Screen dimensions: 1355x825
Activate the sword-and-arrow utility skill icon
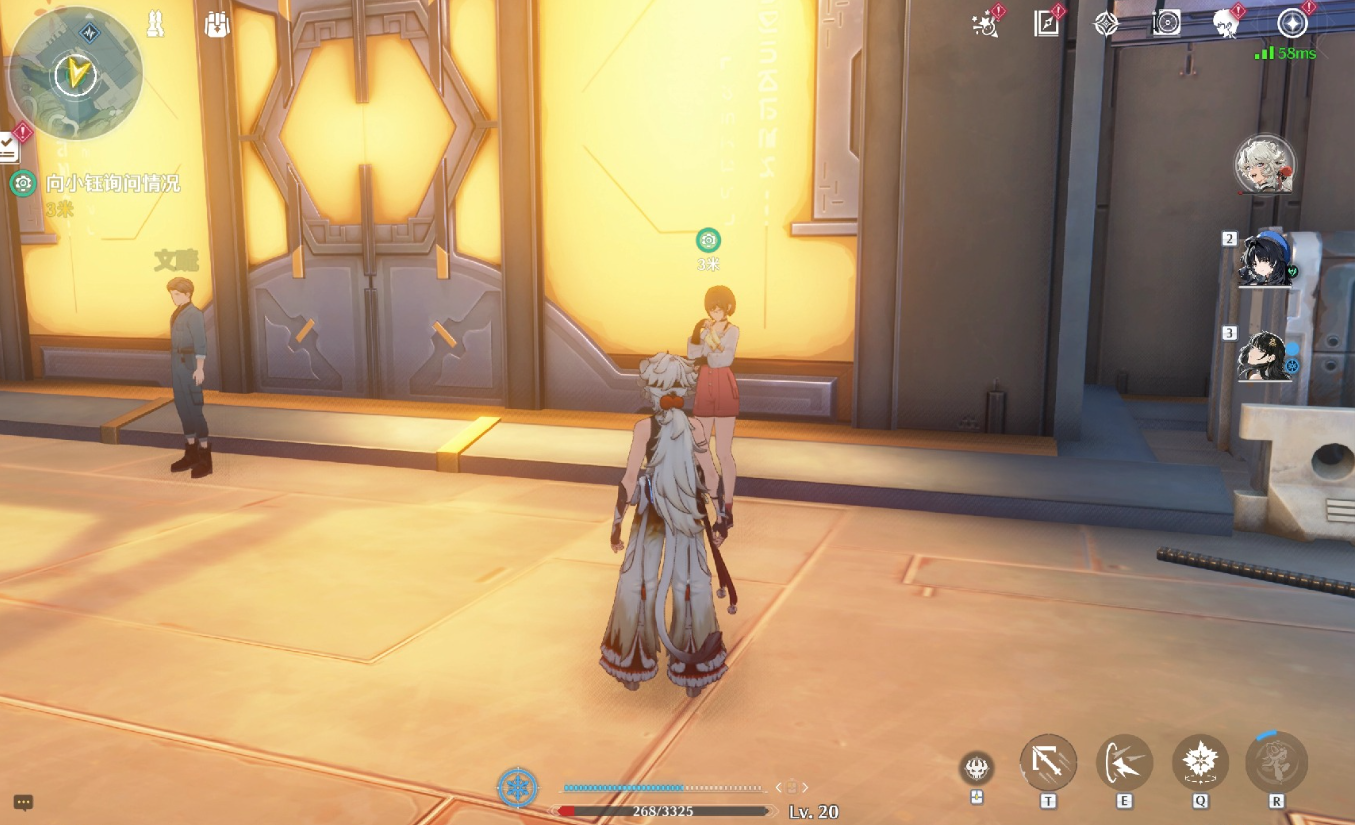tap(1048, 763)
